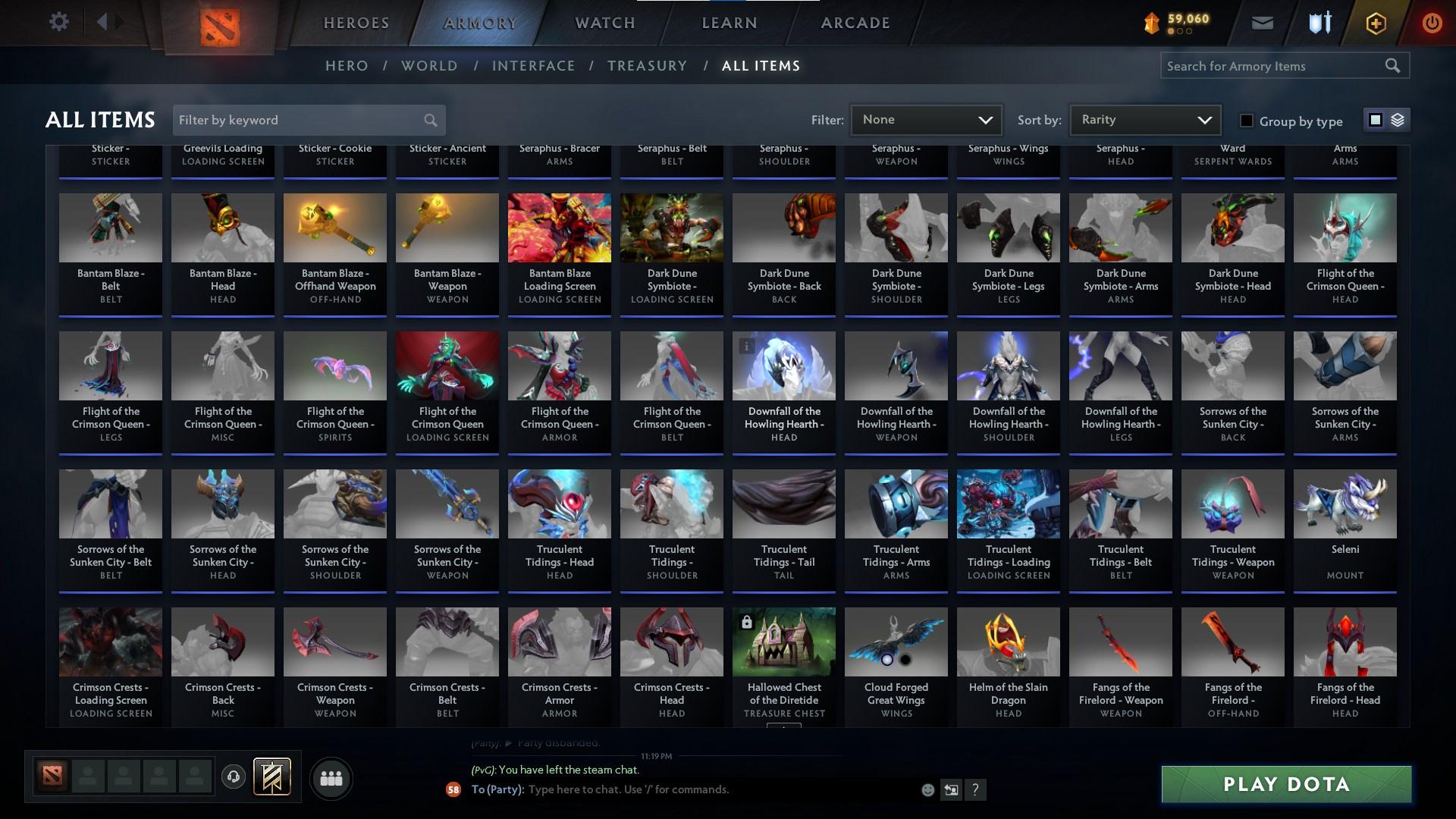Open the TREASURY breadcrumb tab
The image size is (1456, 819).
click(x=647, y=66)
